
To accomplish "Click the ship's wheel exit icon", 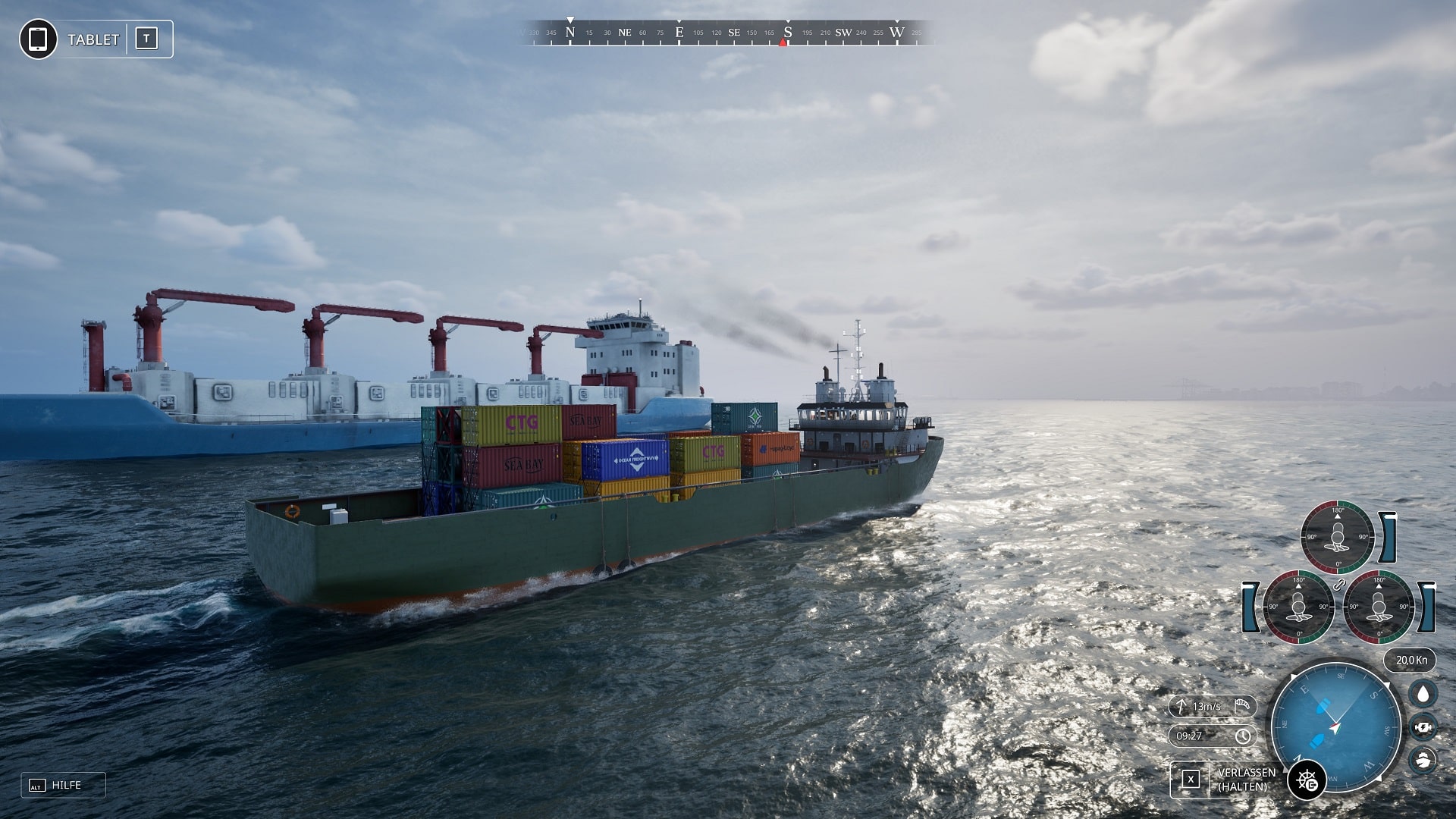I will (x=1307, y=780).
